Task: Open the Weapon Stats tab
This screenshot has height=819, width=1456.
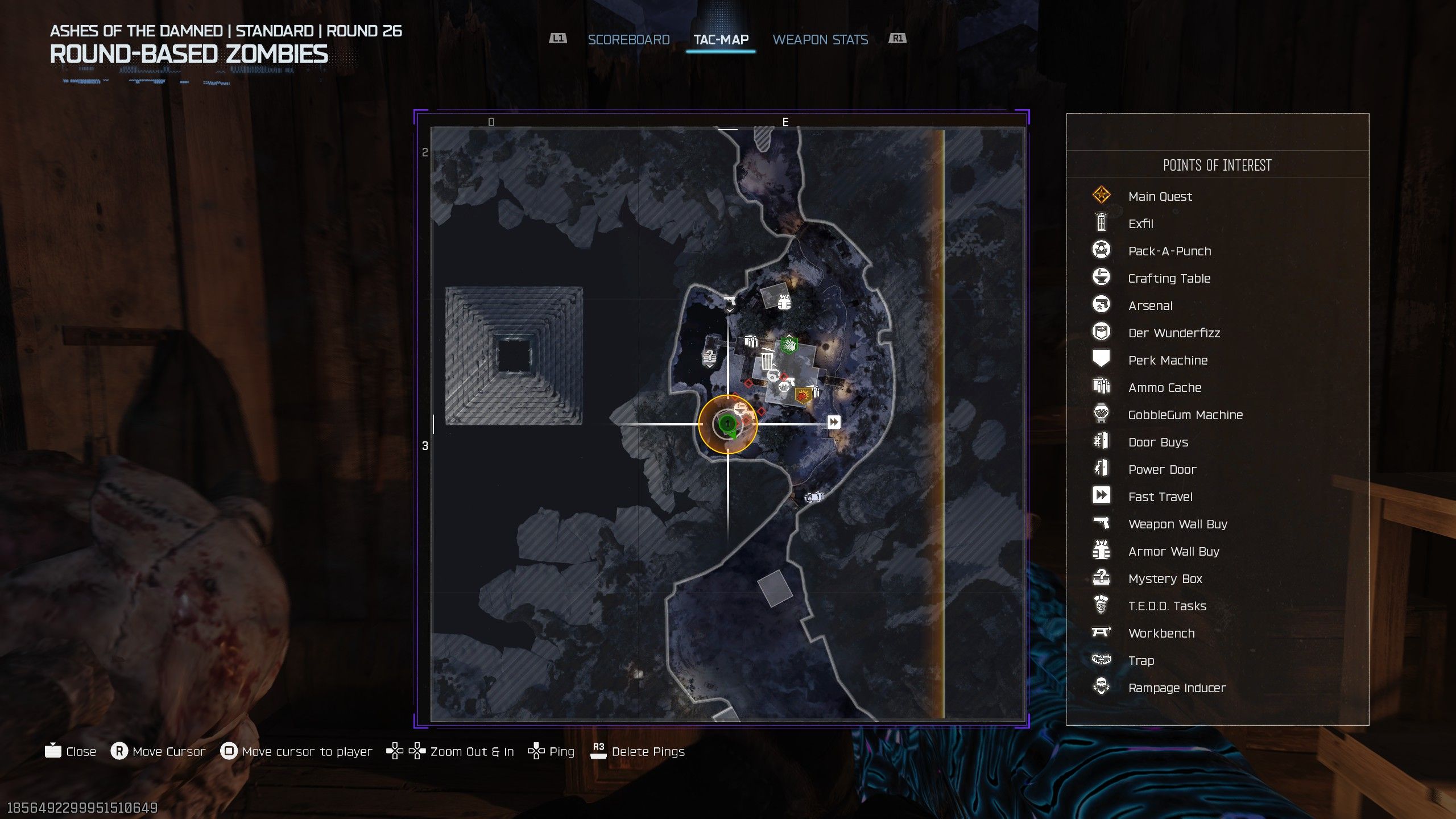Action: click(820, 40)
